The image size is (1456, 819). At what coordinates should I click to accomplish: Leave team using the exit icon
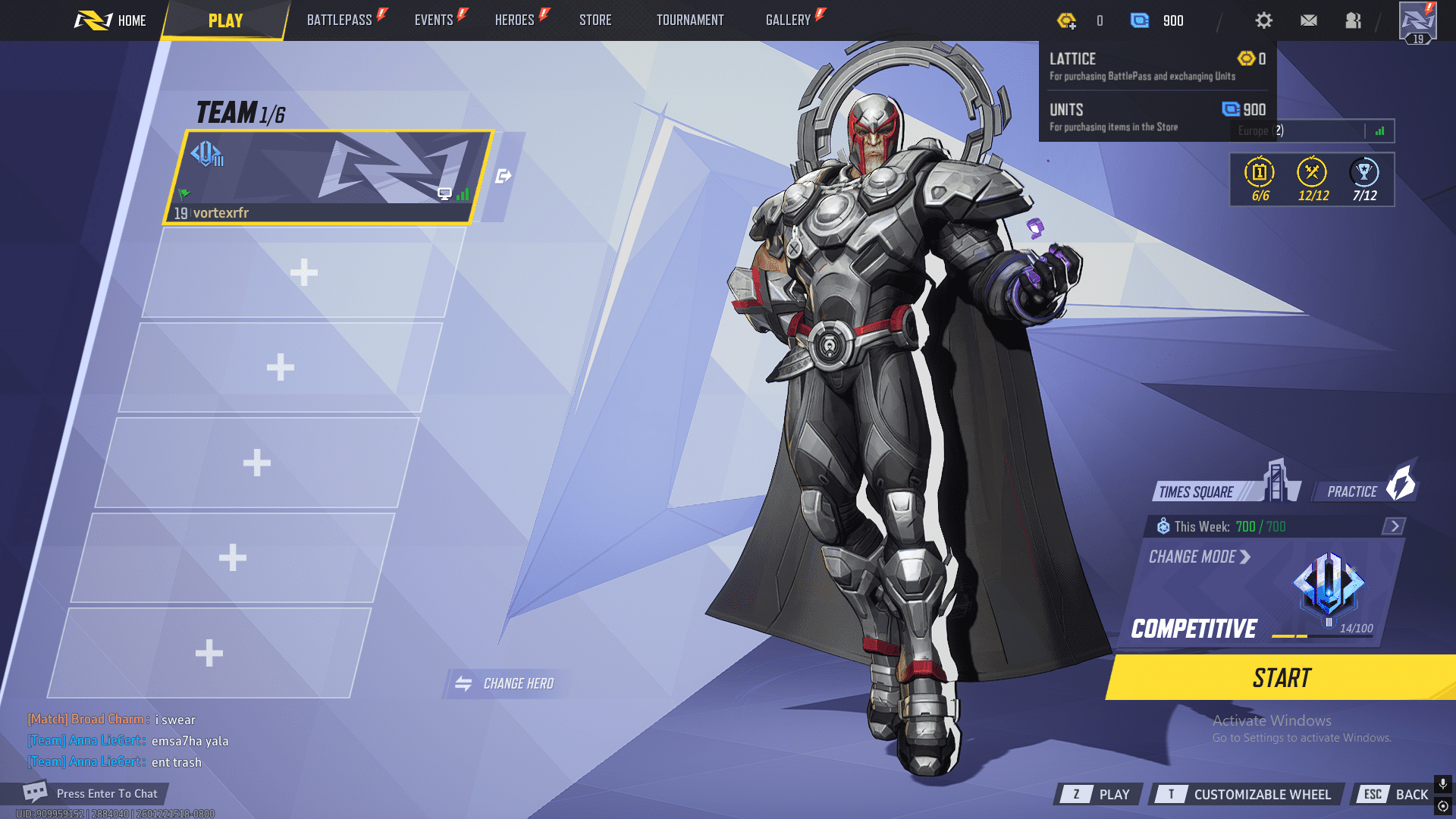point(503,177)
